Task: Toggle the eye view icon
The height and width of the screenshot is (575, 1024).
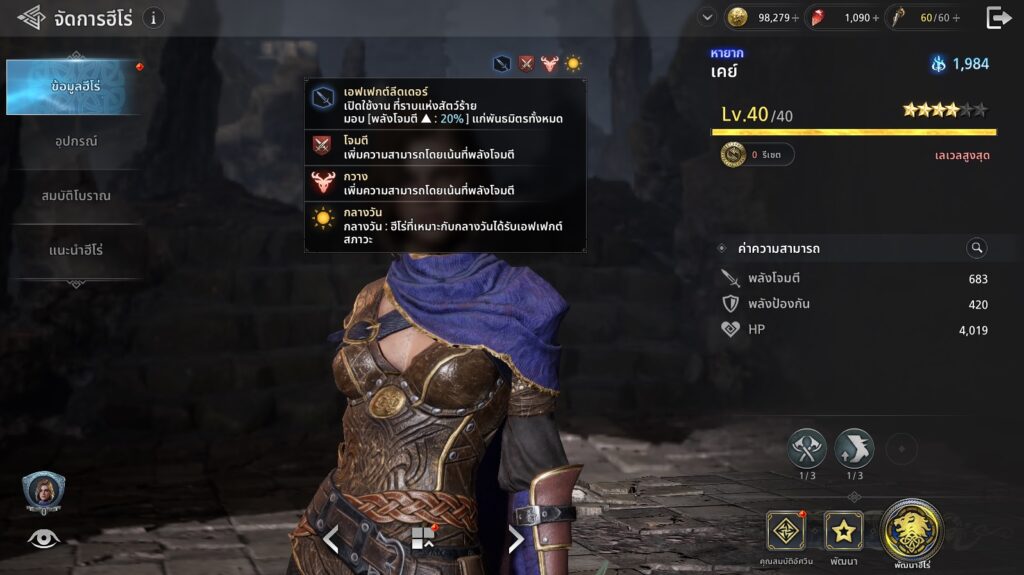Action: tap(43, 538)
